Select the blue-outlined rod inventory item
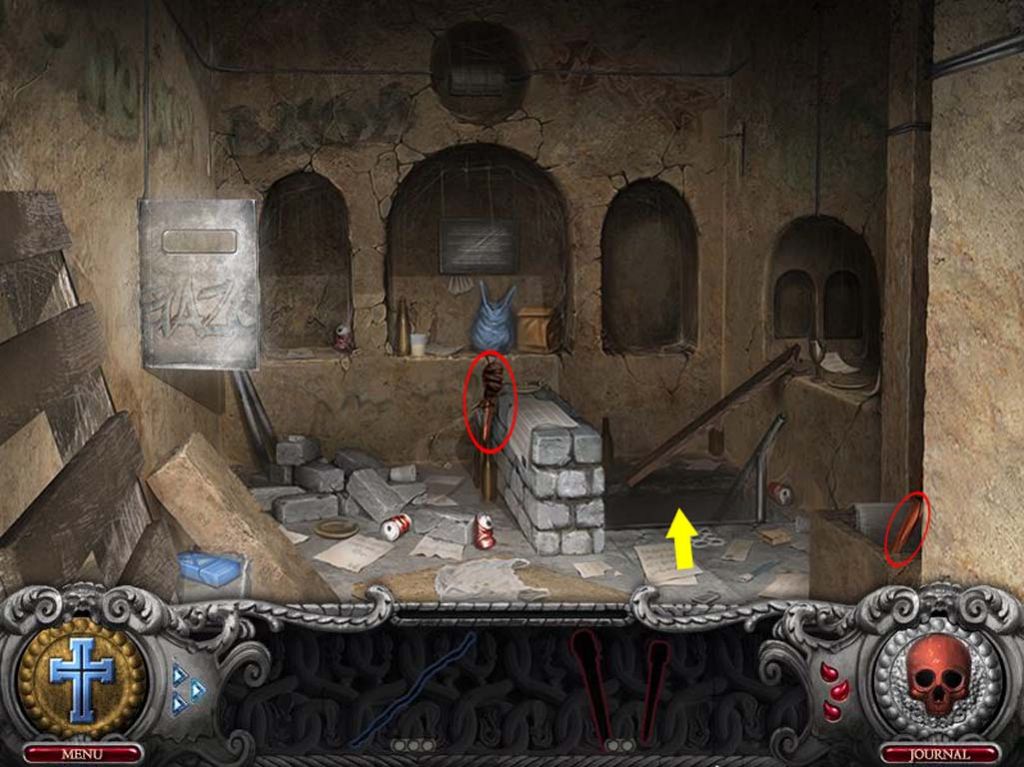Image resolution: width=1024 pixels, height=767 pixels. [412, 690]
